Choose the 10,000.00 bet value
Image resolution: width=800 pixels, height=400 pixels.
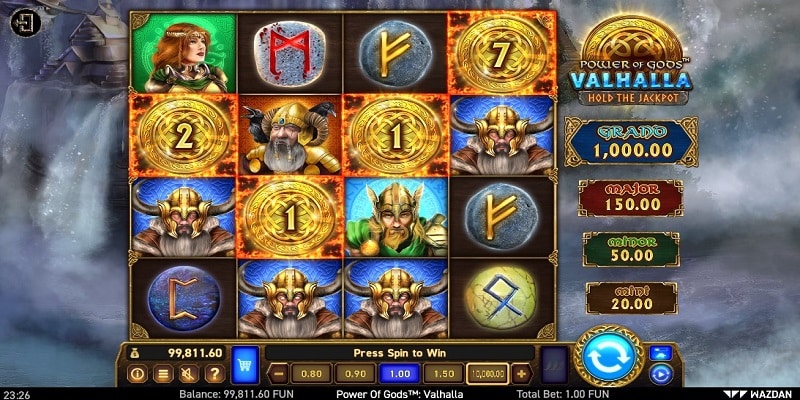coord(487,374)
